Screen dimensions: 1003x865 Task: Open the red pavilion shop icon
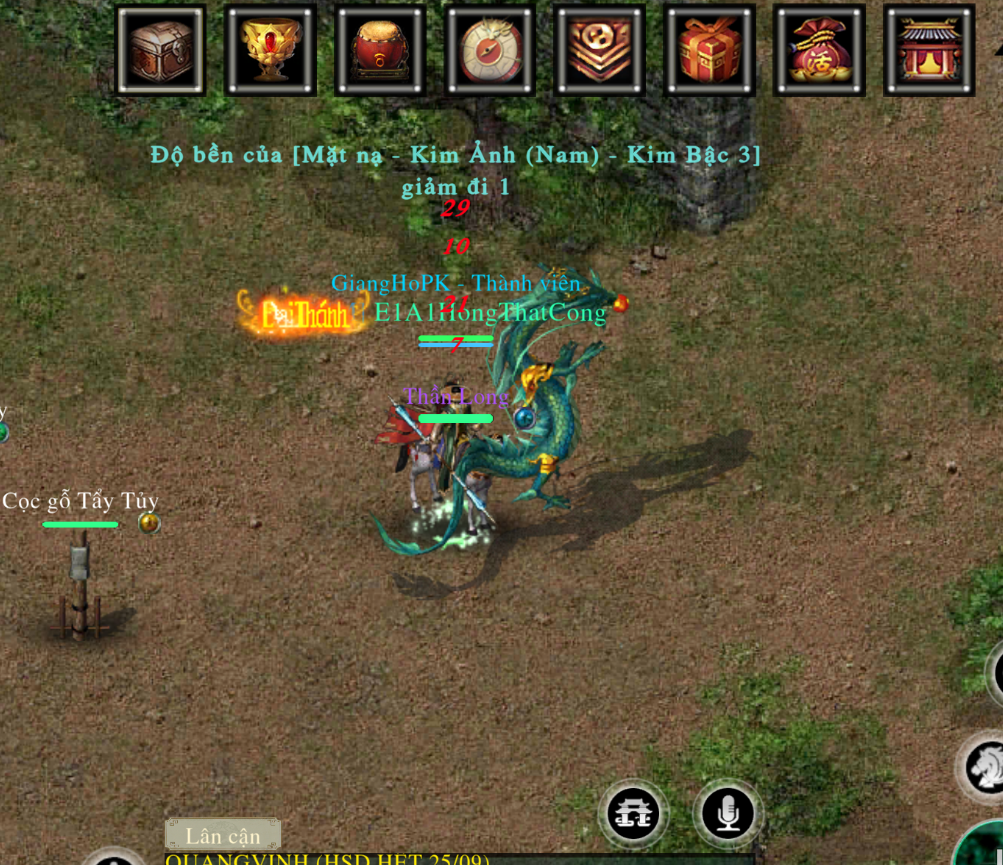(929, 50)
